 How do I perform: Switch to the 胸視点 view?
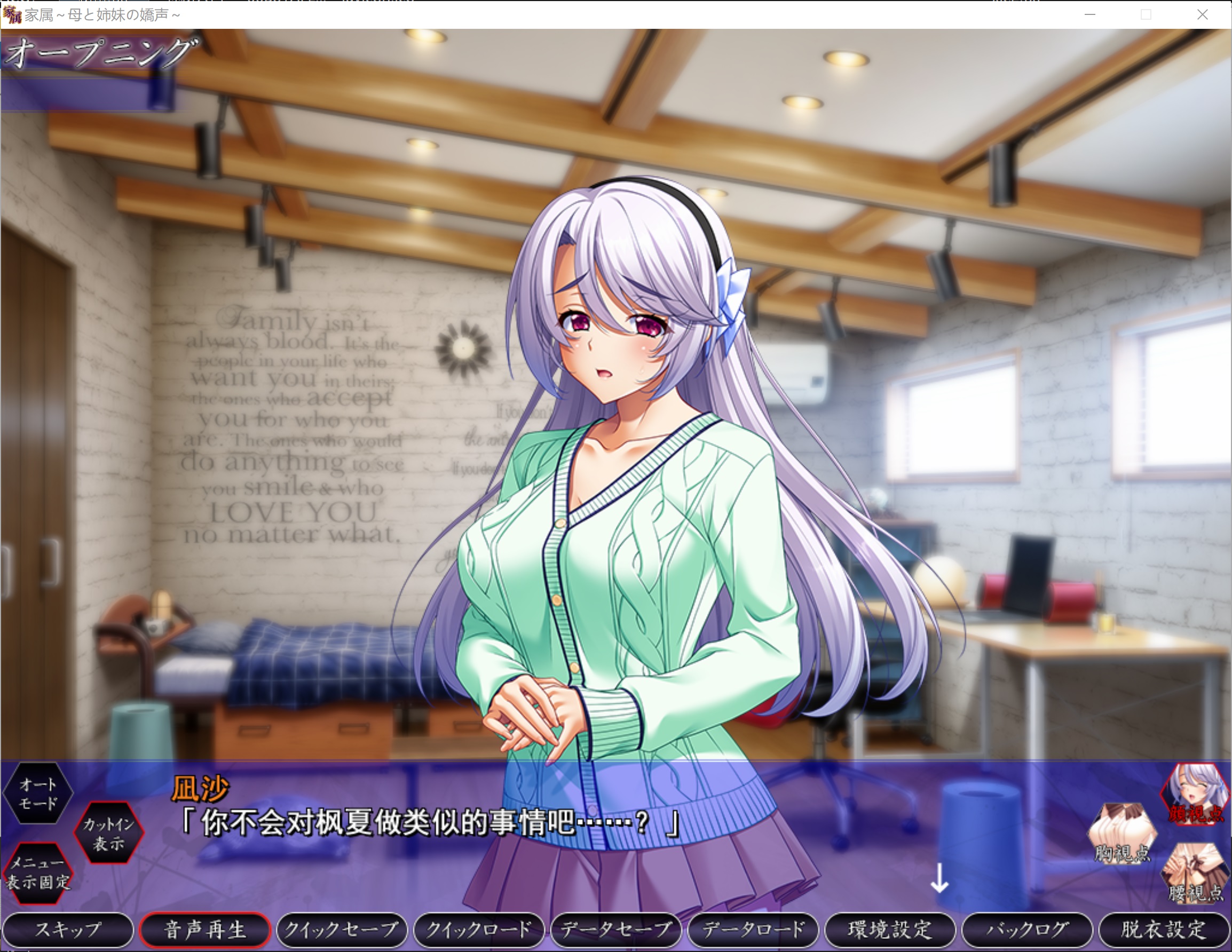pos(1123,834)
